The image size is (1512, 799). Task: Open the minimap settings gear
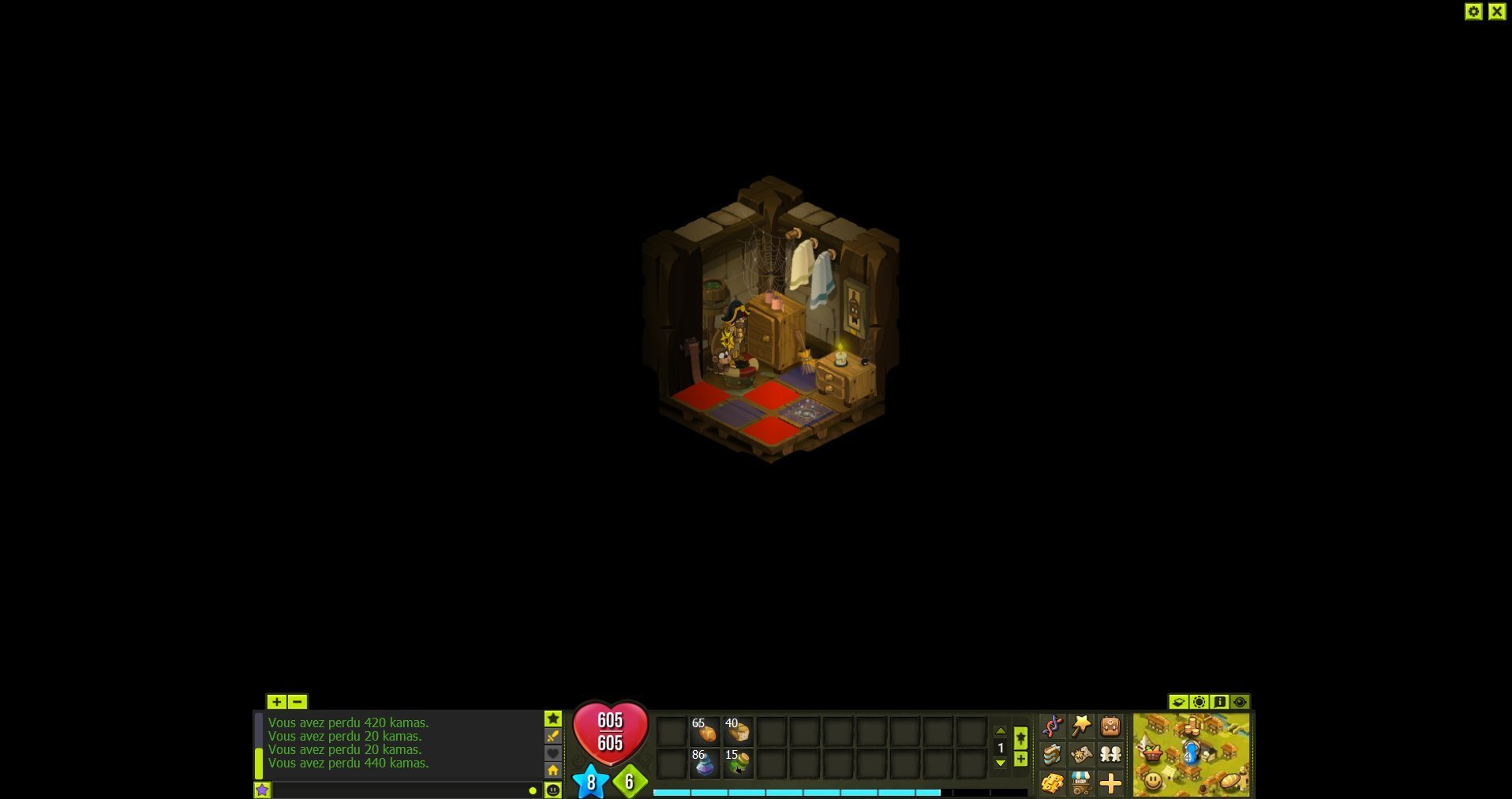click(x=1199, y=700)
